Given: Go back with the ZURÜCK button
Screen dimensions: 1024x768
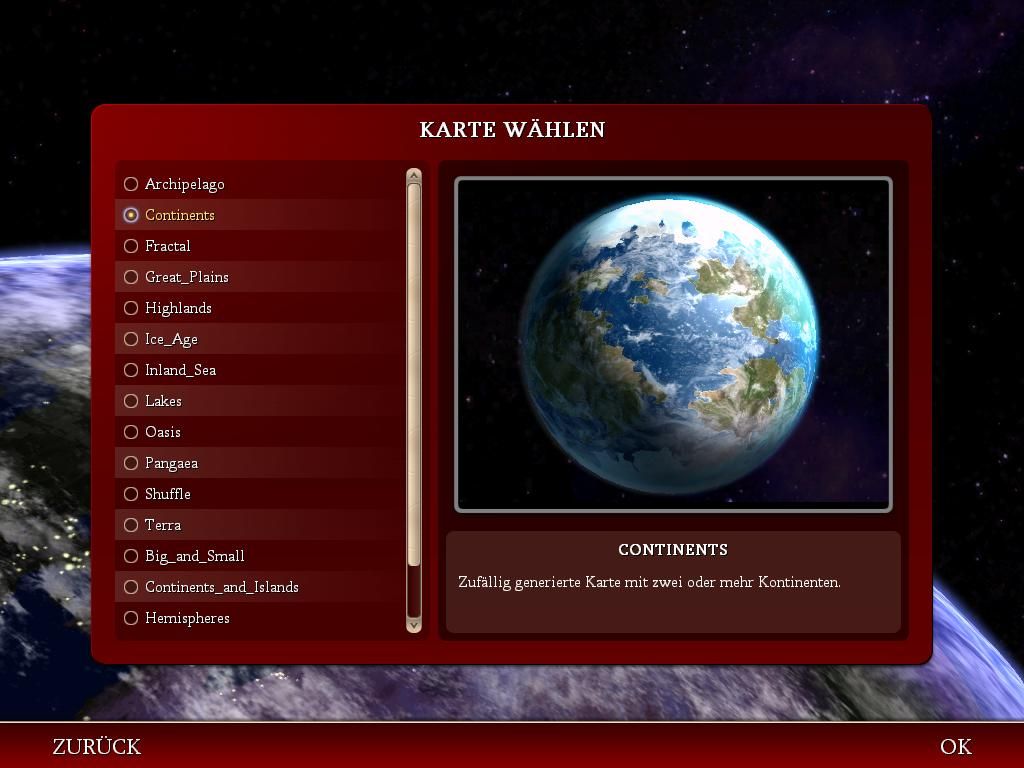Looking at the screenshot, I should pyautogui.click(x=97, y=747).
